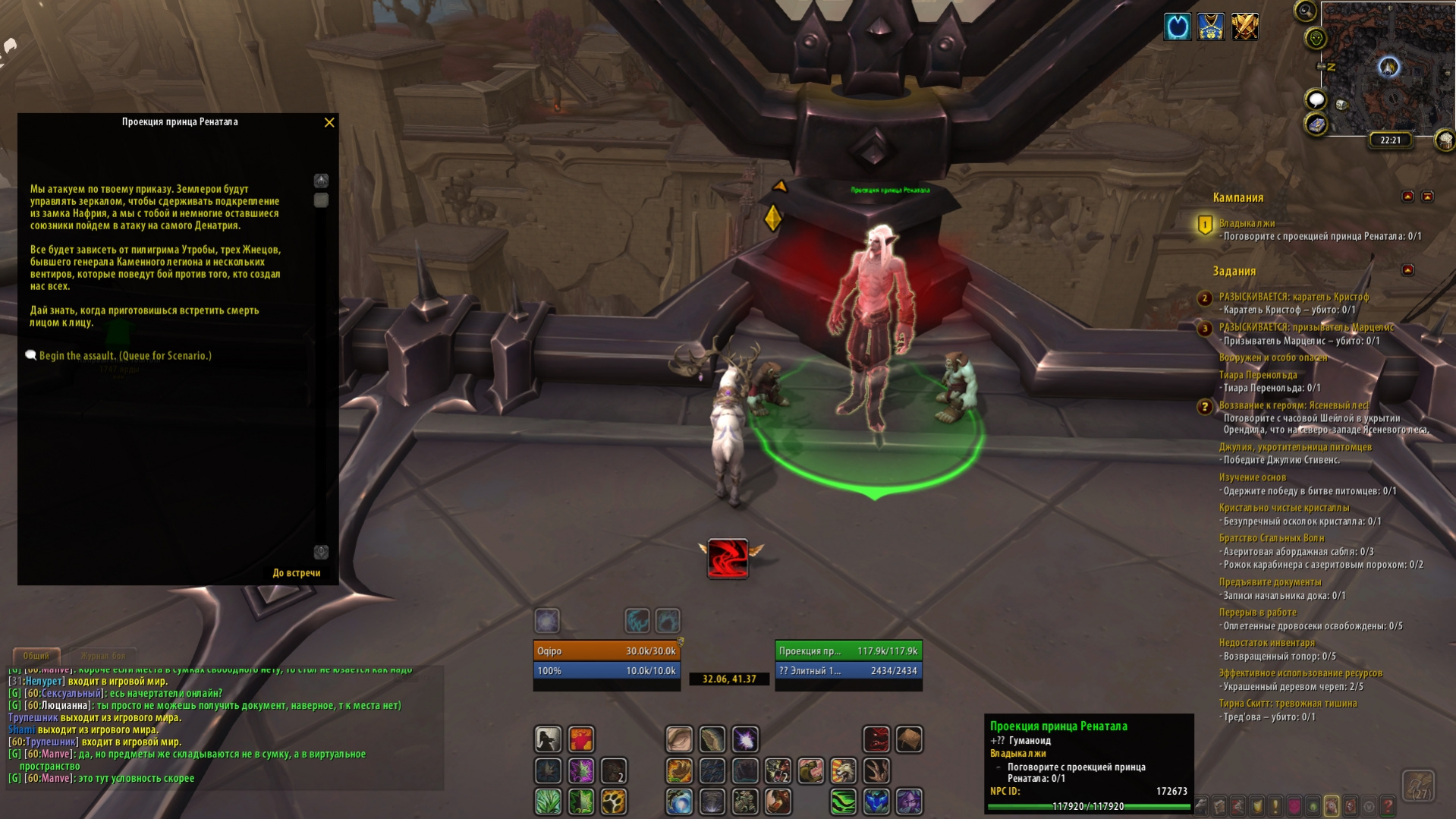Image resolution: width=1456 pixels, height=819 pixels.
Task: Cast the purple starburst spell
Action: [x=745, y=739]
